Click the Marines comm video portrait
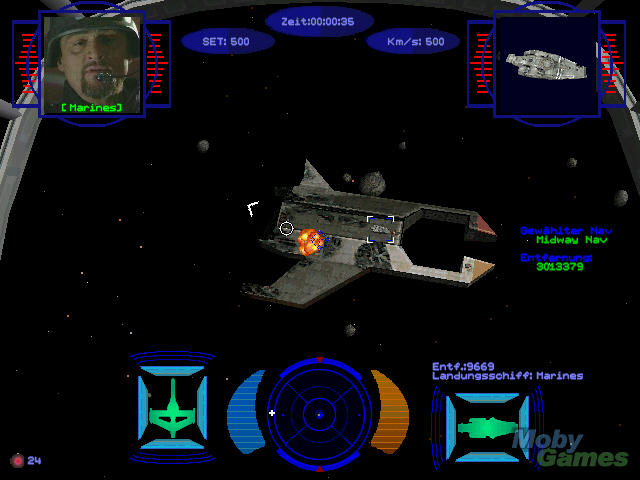The height and width of the screenshot is (480, 640). (91, 62)
